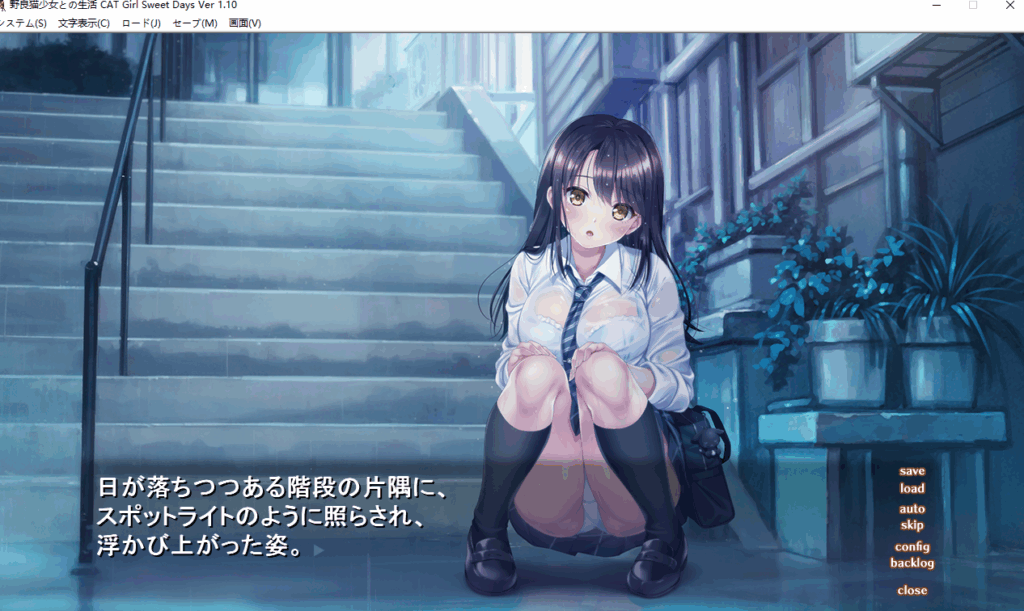Open the ロード(J) menu
The image size is (1024, 611).
coord(141,23)
